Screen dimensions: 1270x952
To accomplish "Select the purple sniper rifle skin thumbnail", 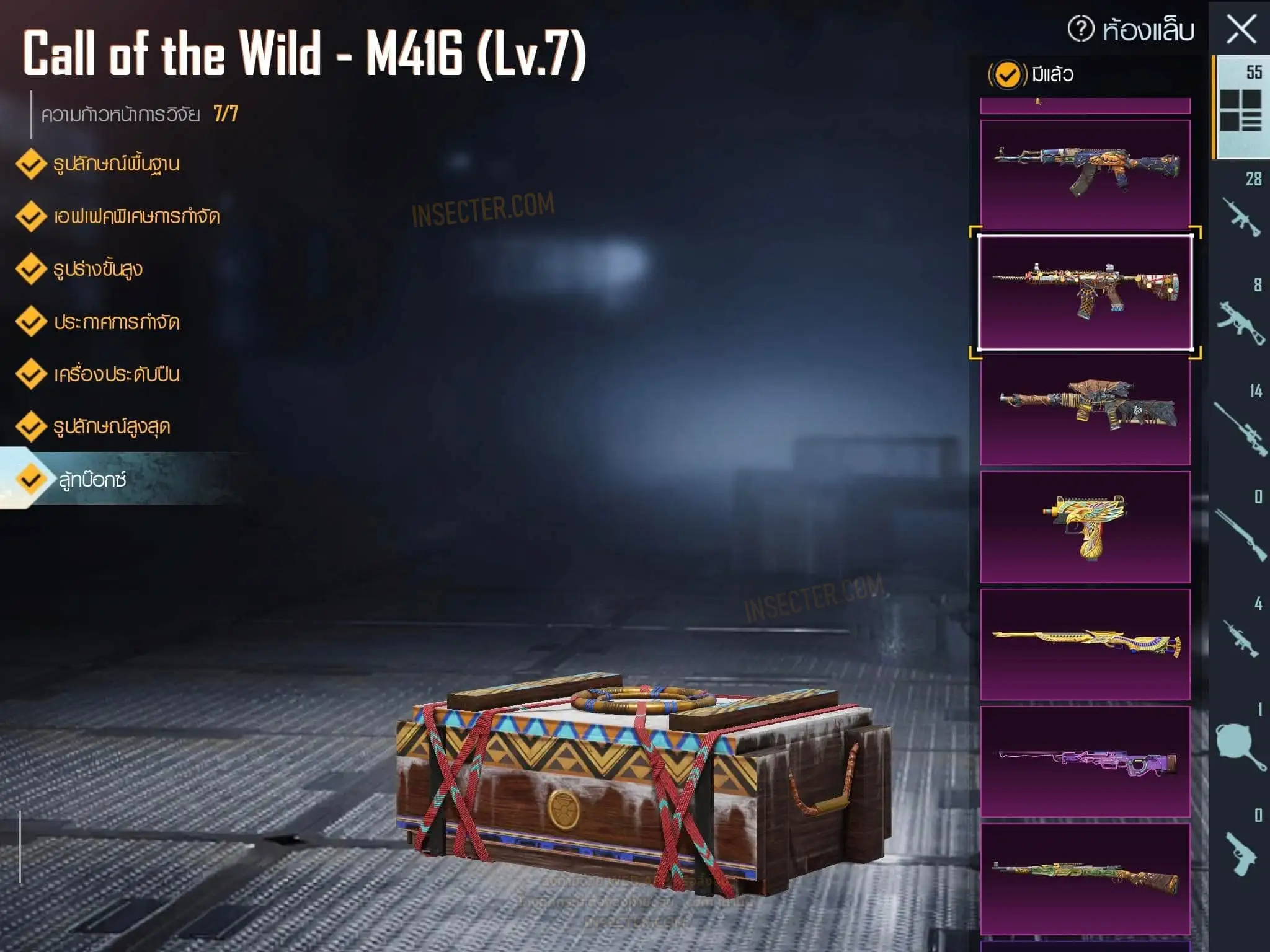I will click(x=1085, y=762).
